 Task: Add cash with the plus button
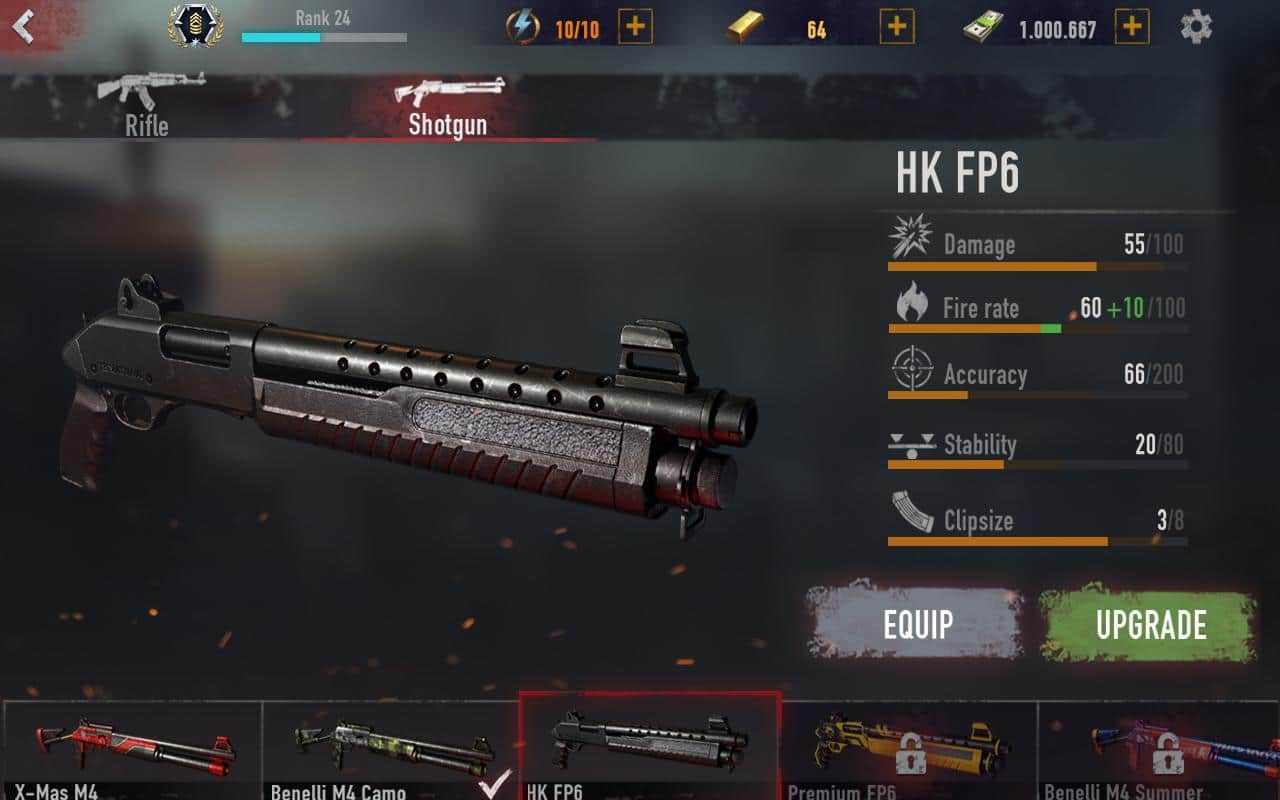tap(1132, 27)
